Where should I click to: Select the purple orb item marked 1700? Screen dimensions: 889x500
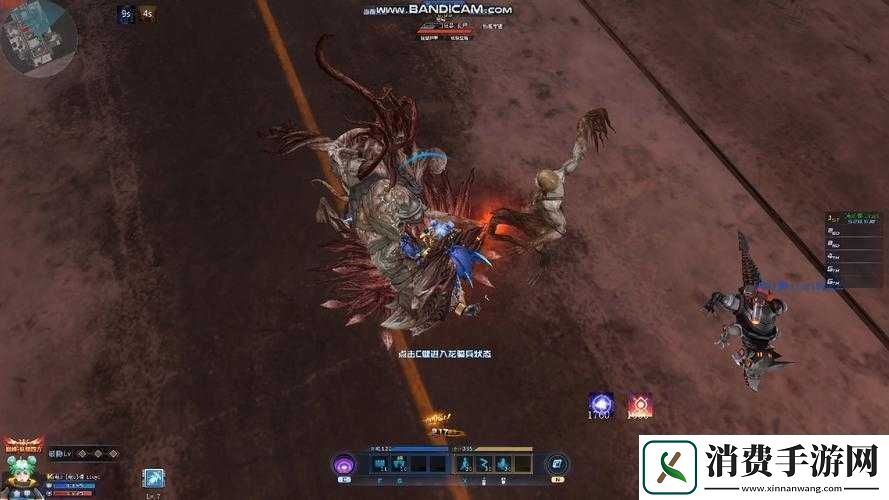(x=601, y=405)
